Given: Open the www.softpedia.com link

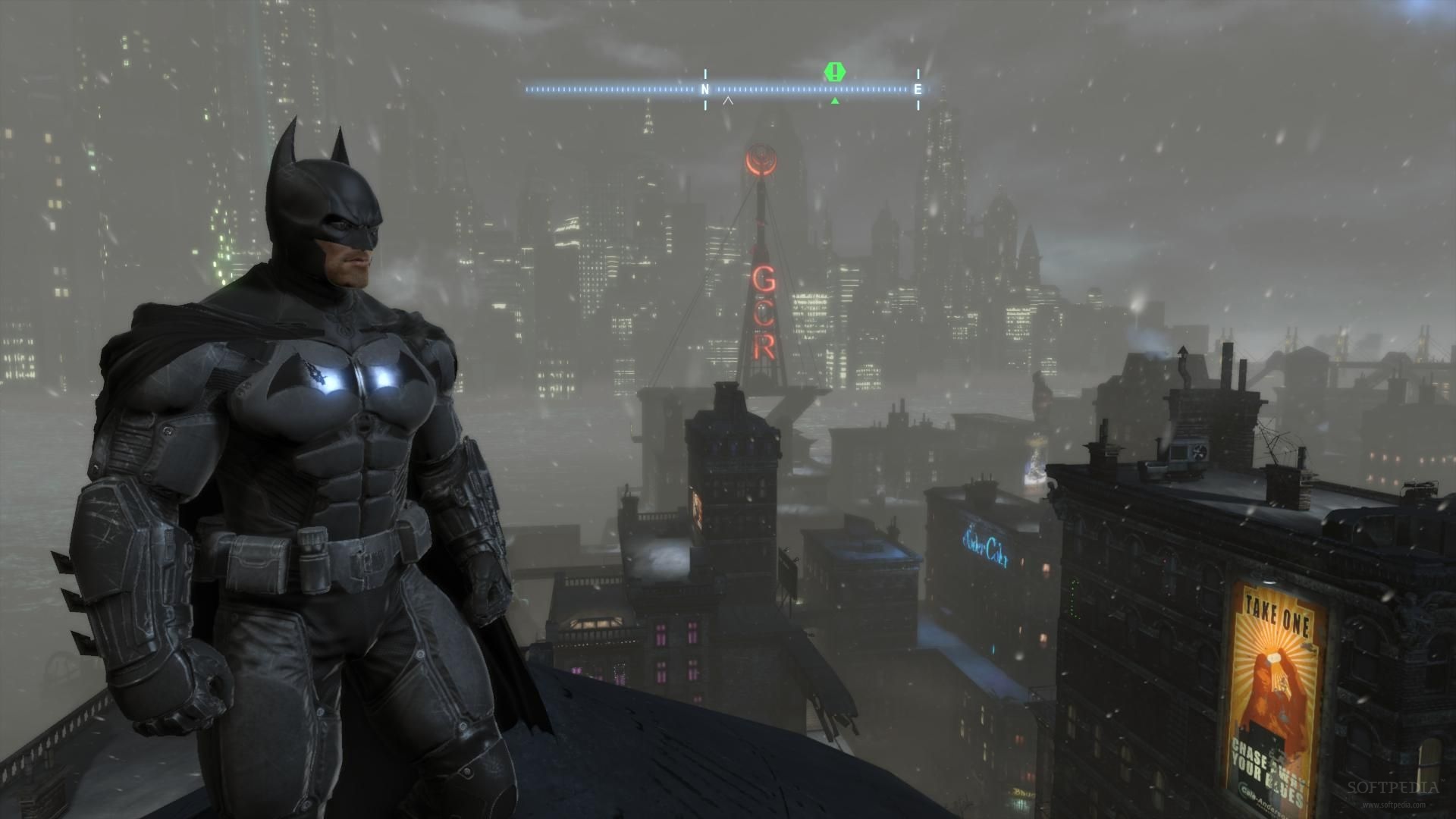Looking at the screenshot, I should (x=1394, y=805).
